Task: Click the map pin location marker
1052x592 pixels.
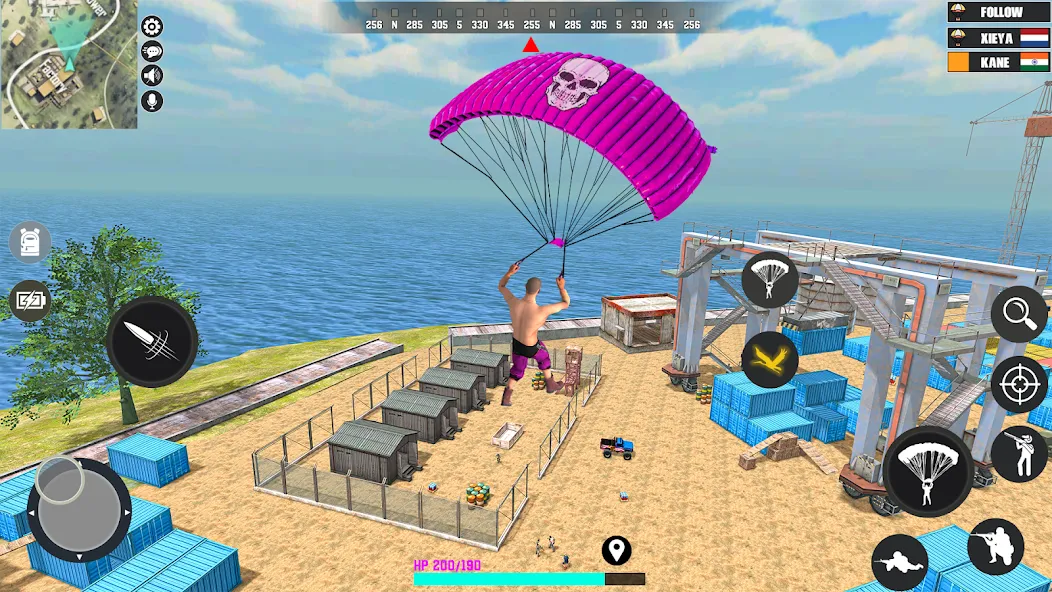Action: pos(617,550)
